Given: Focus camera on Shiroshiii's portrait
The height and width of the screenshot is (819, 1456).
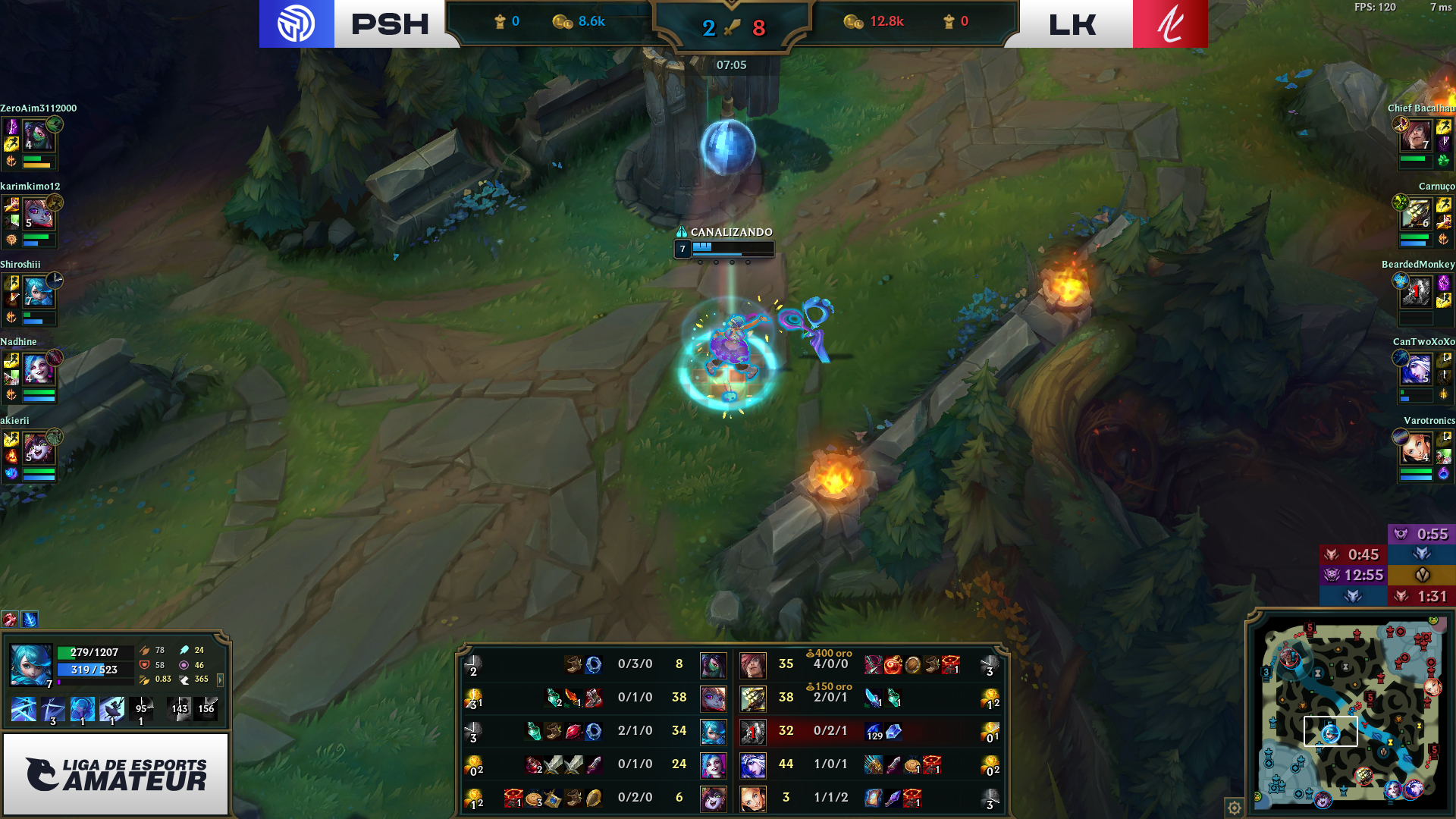Looking at the screenshot, I should click(37, 292).
